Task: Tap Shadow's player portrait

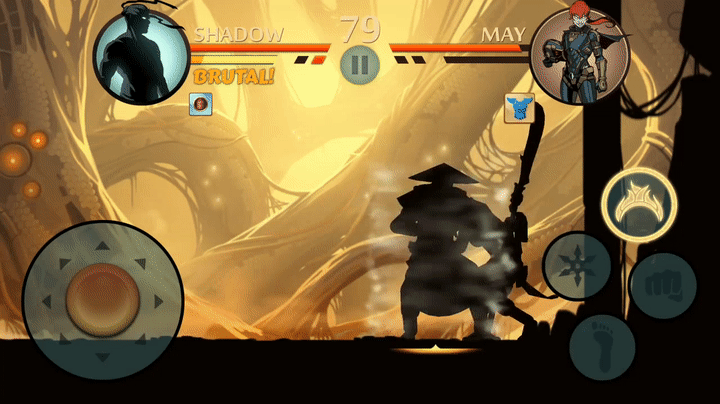Action: click(x=141, y=54)
